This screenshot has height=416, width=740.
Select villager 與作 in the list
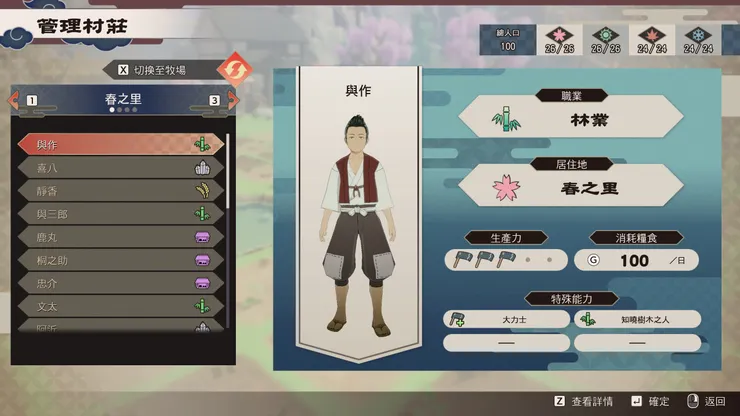coord(120,144)
